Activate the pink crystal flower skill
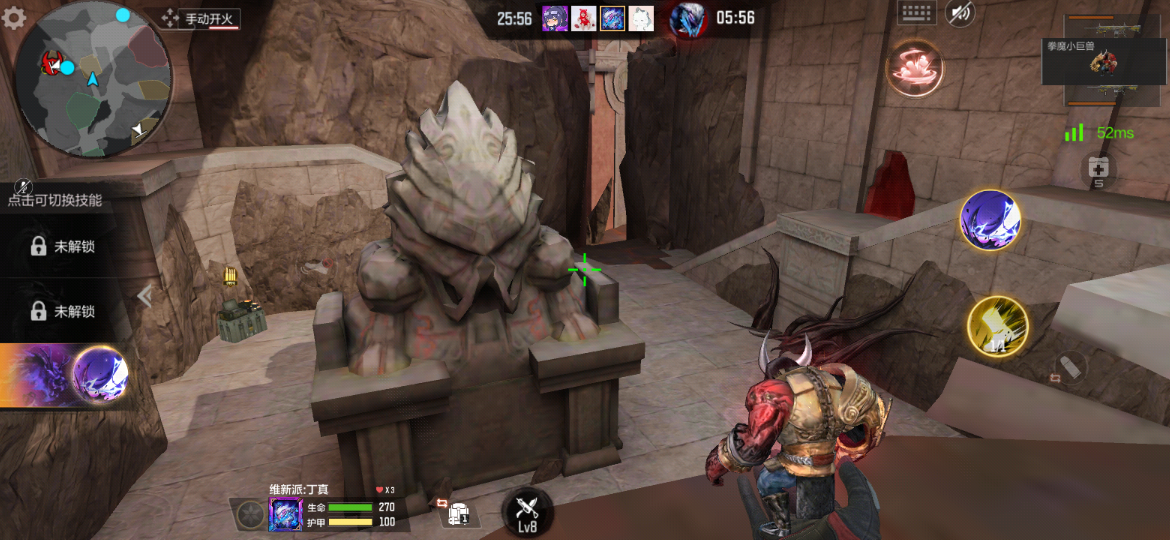Image resolution: width=1170 pixels, height=540 pixels. click(915, 68)
